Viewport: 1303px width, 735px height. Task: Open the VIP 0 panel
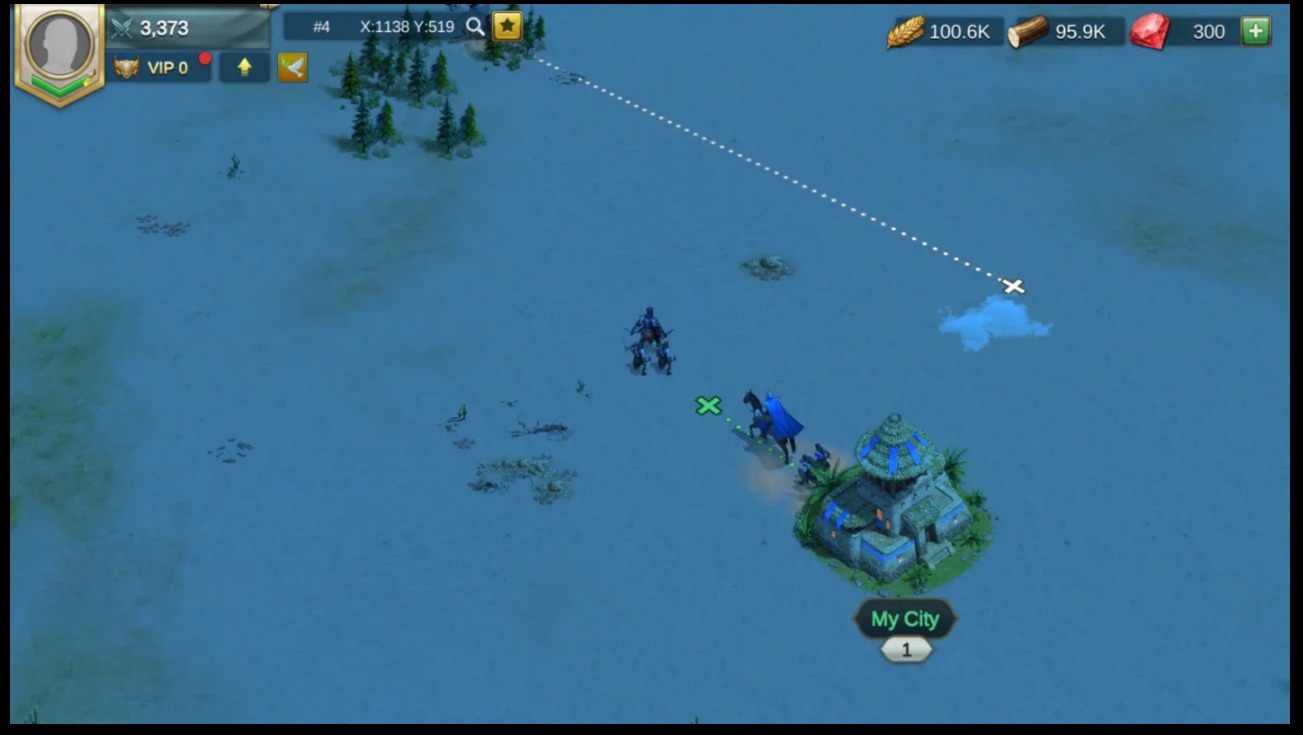pos(158,68)
